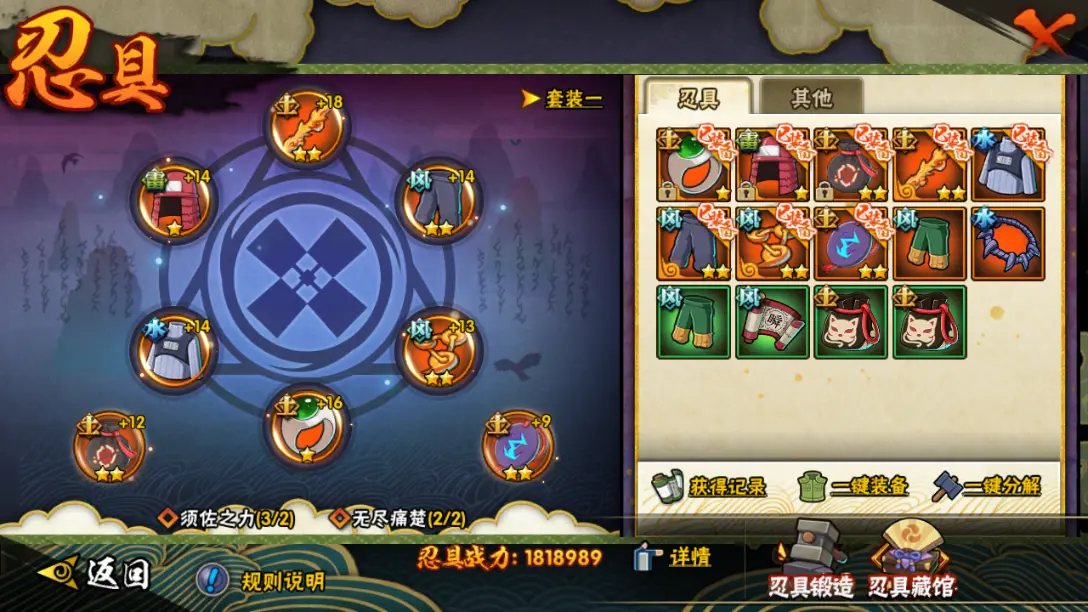Switch to the 其他 tab
Image resolution: width=1088 pixels, height=612 pixels.
coord(811,98)
